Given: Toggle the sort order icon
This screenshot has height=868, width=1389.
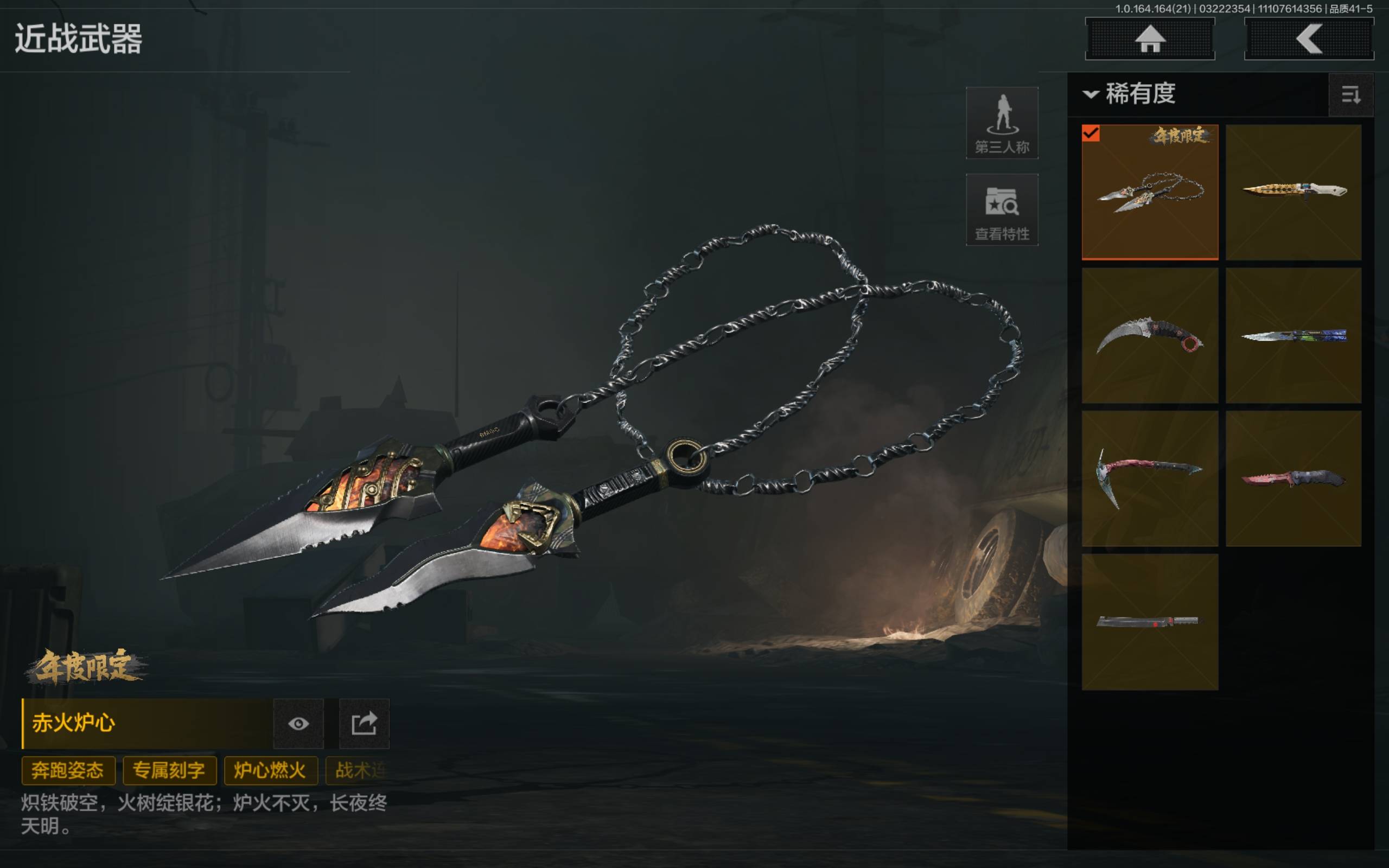Looking at the screenshot, I should pyautogui.click(x=1350, y=95).
